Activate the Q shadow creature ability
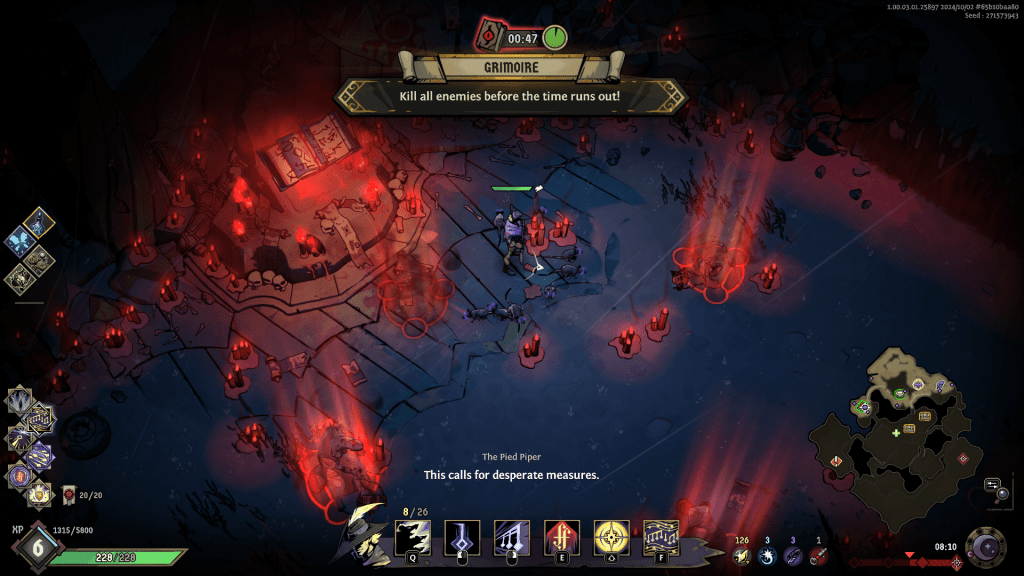 coord(413,536)
